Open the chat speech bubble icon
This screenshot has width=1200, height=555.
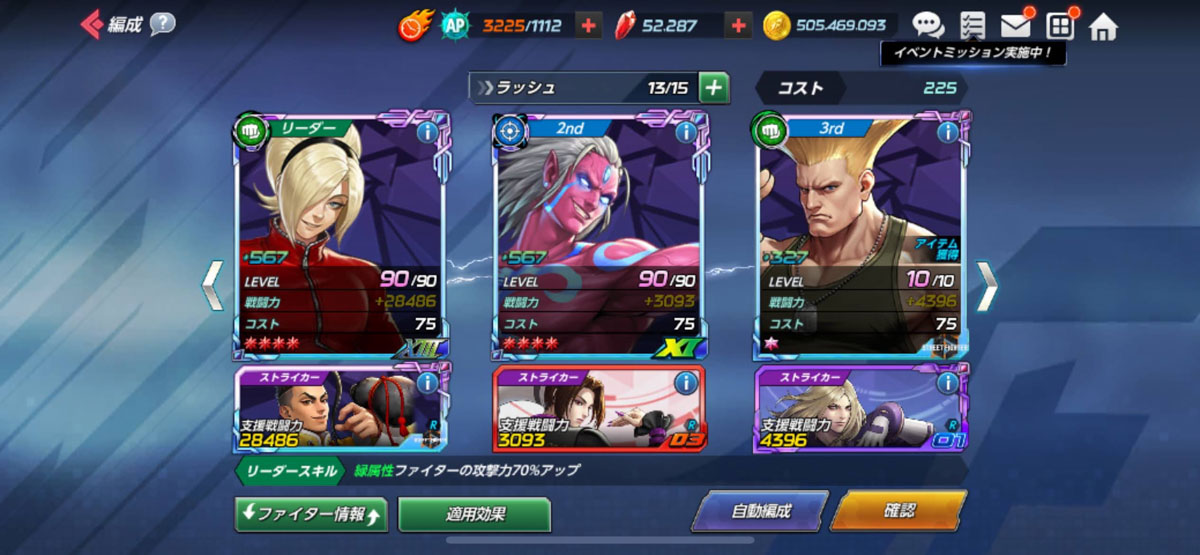pos(927,26)
